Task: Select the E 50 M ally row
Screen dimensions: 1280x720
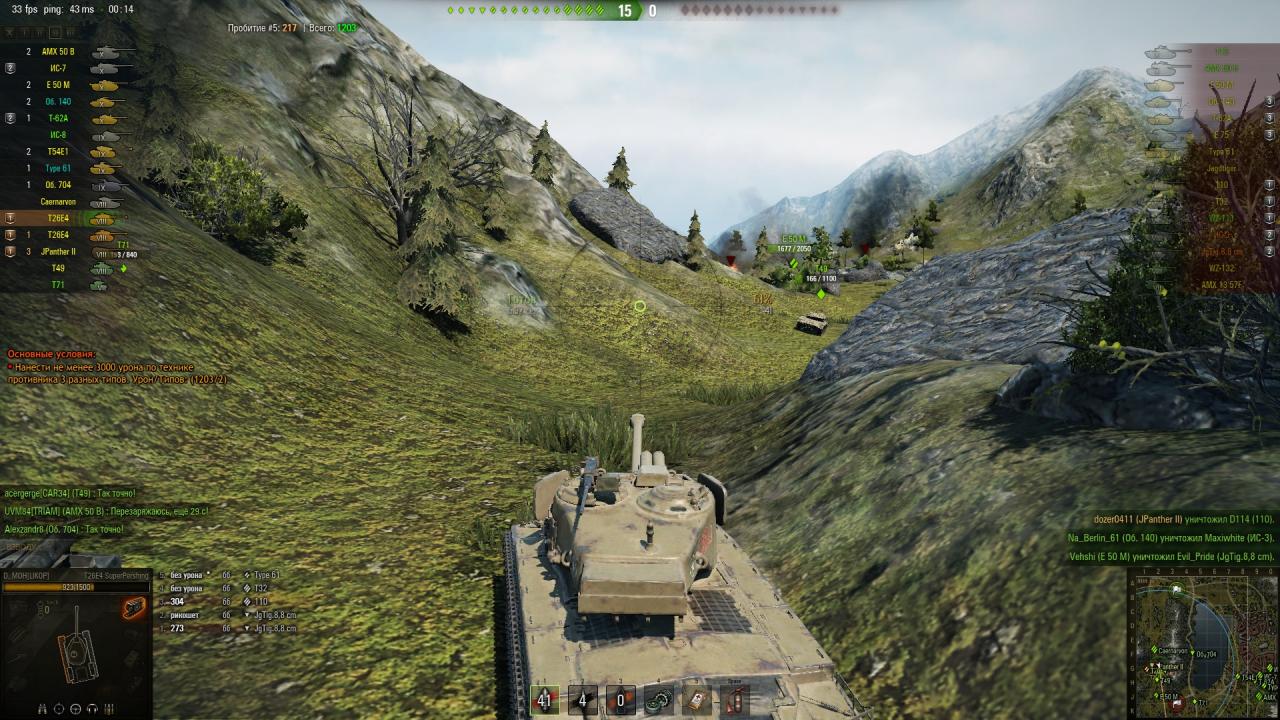Action: [x=62, y=85]
